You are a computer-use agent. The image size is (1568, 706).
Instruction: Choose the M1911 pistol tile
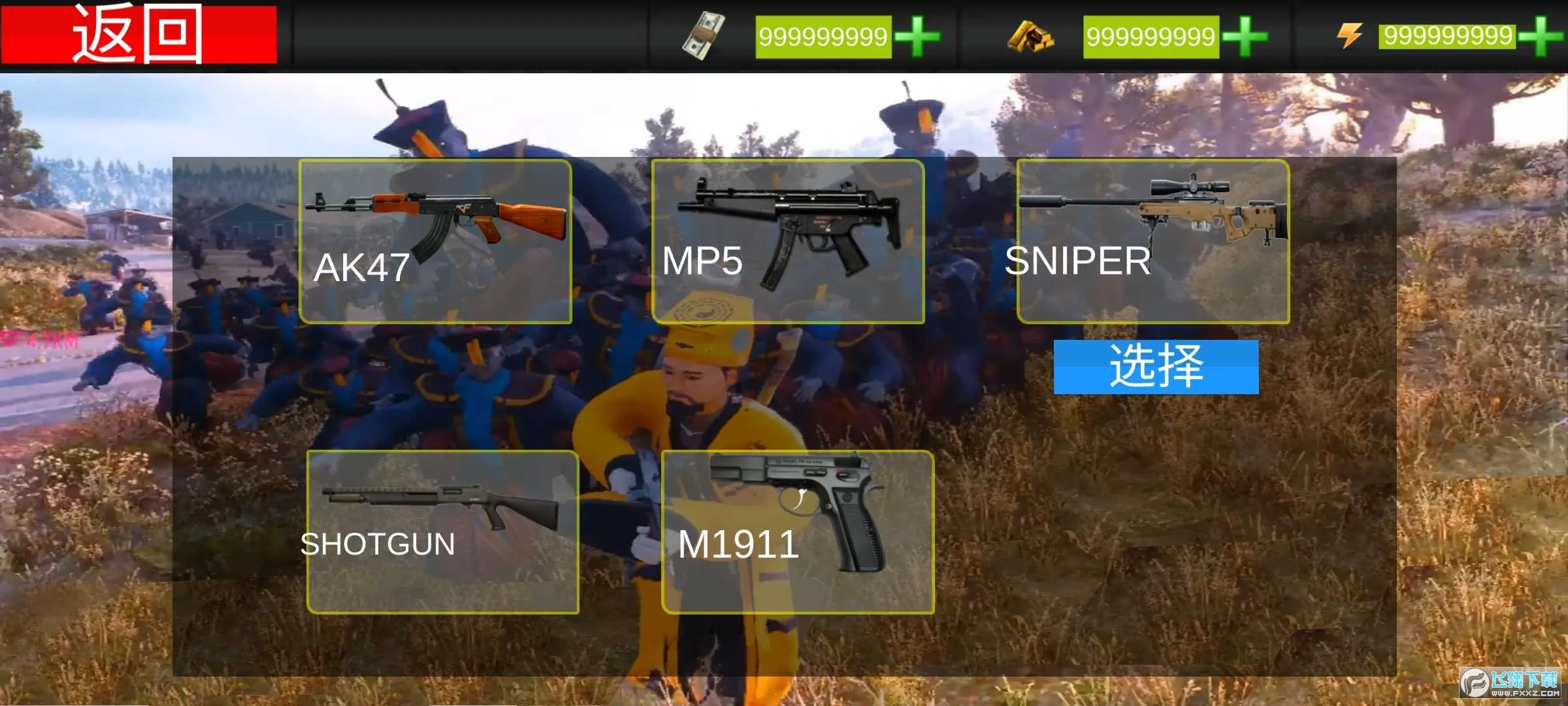click(798, 531)
